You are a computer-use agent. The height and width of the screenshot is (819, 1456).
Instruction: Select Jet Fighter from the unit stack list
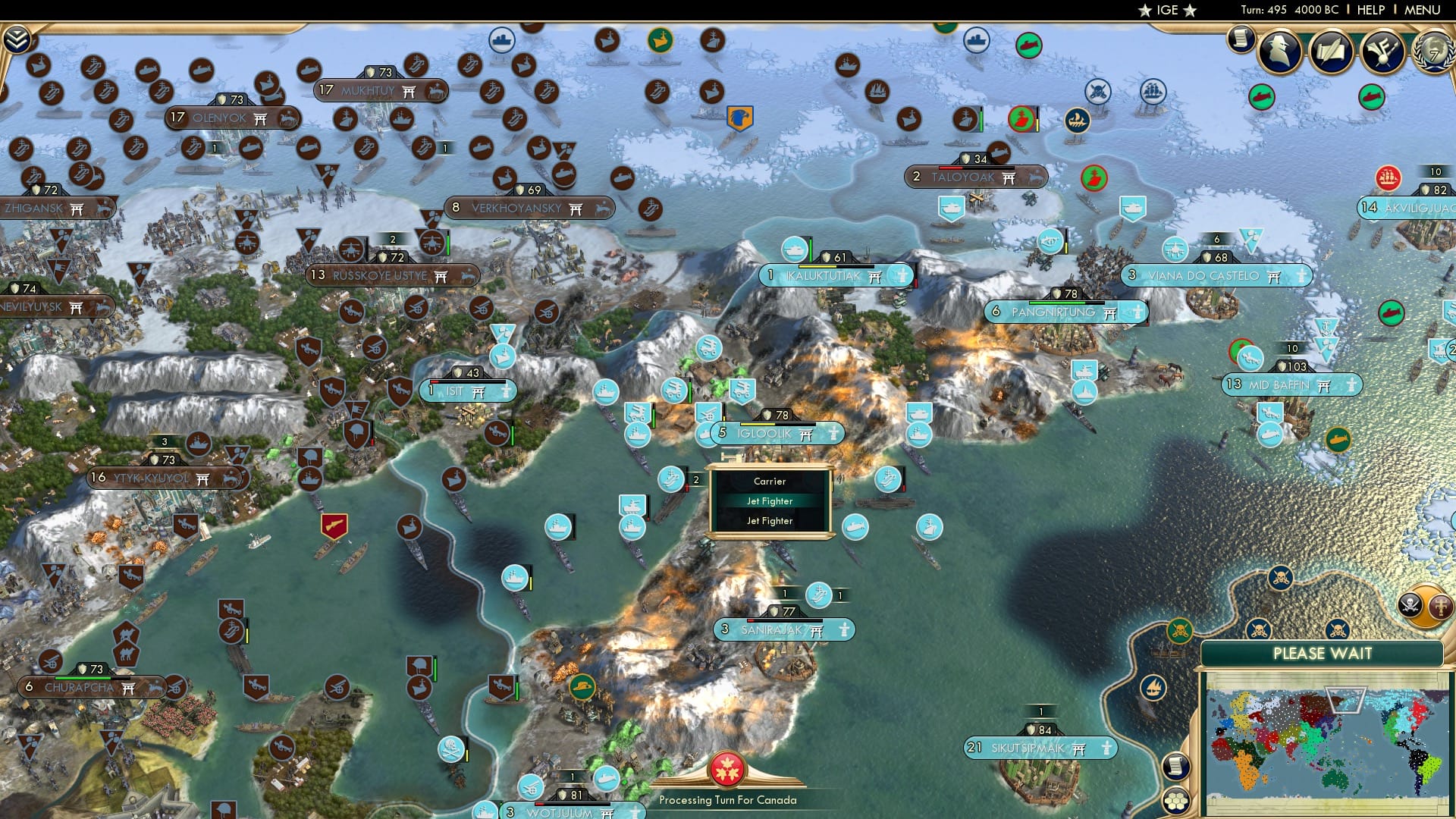[769, 501]
